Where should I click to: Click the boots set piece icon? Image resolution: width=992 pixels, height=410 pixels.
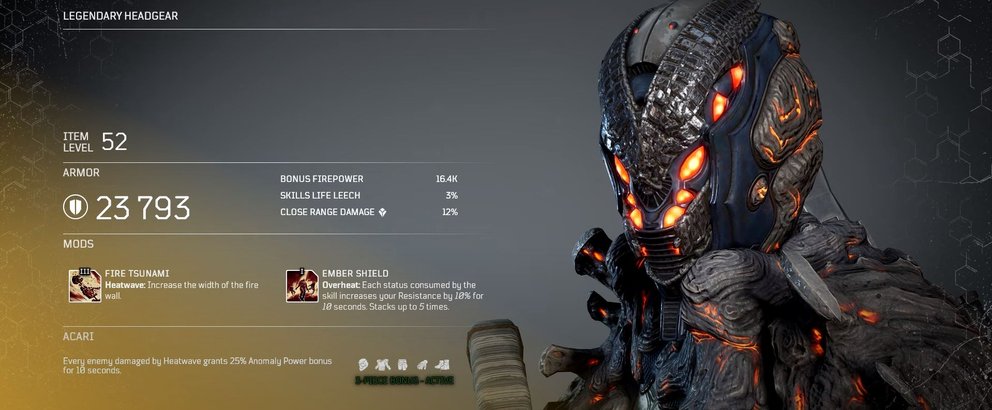point(443,364)
